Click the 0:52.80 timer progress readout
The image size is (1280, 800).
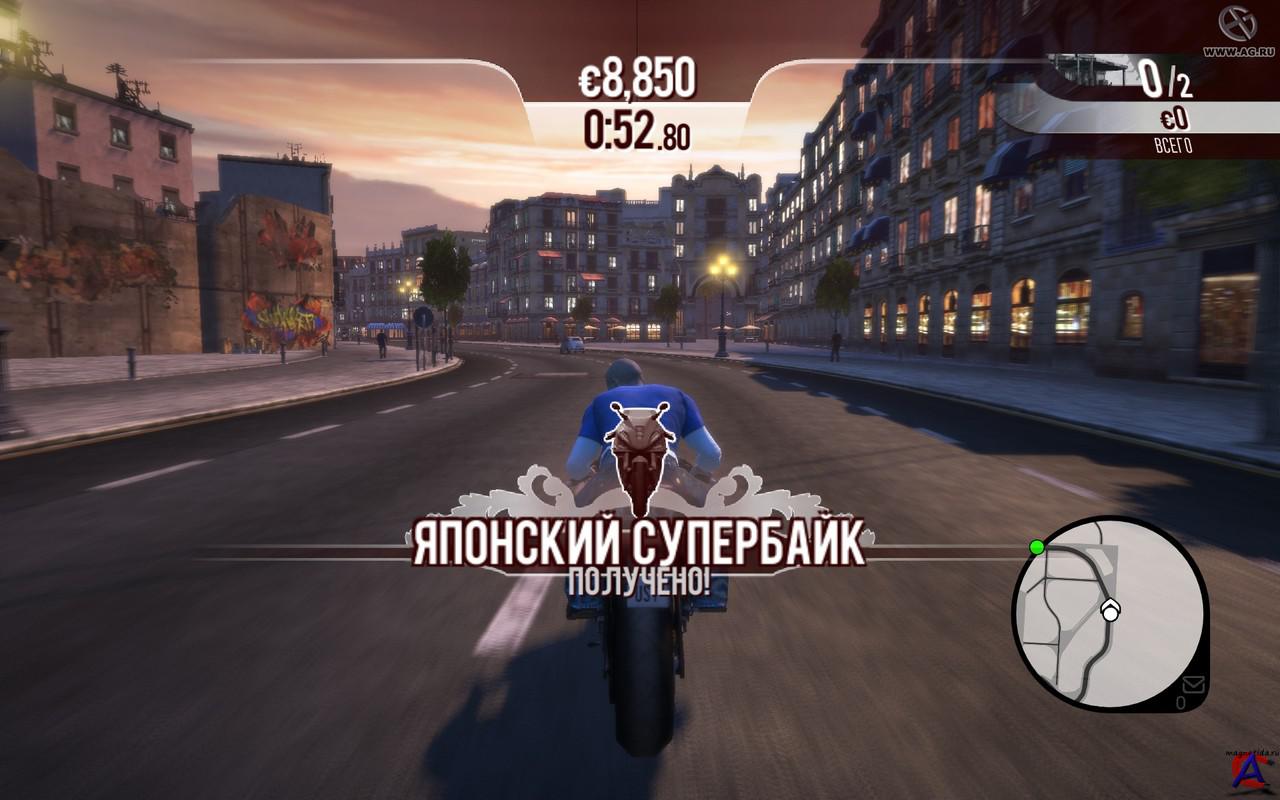(637, 133)
